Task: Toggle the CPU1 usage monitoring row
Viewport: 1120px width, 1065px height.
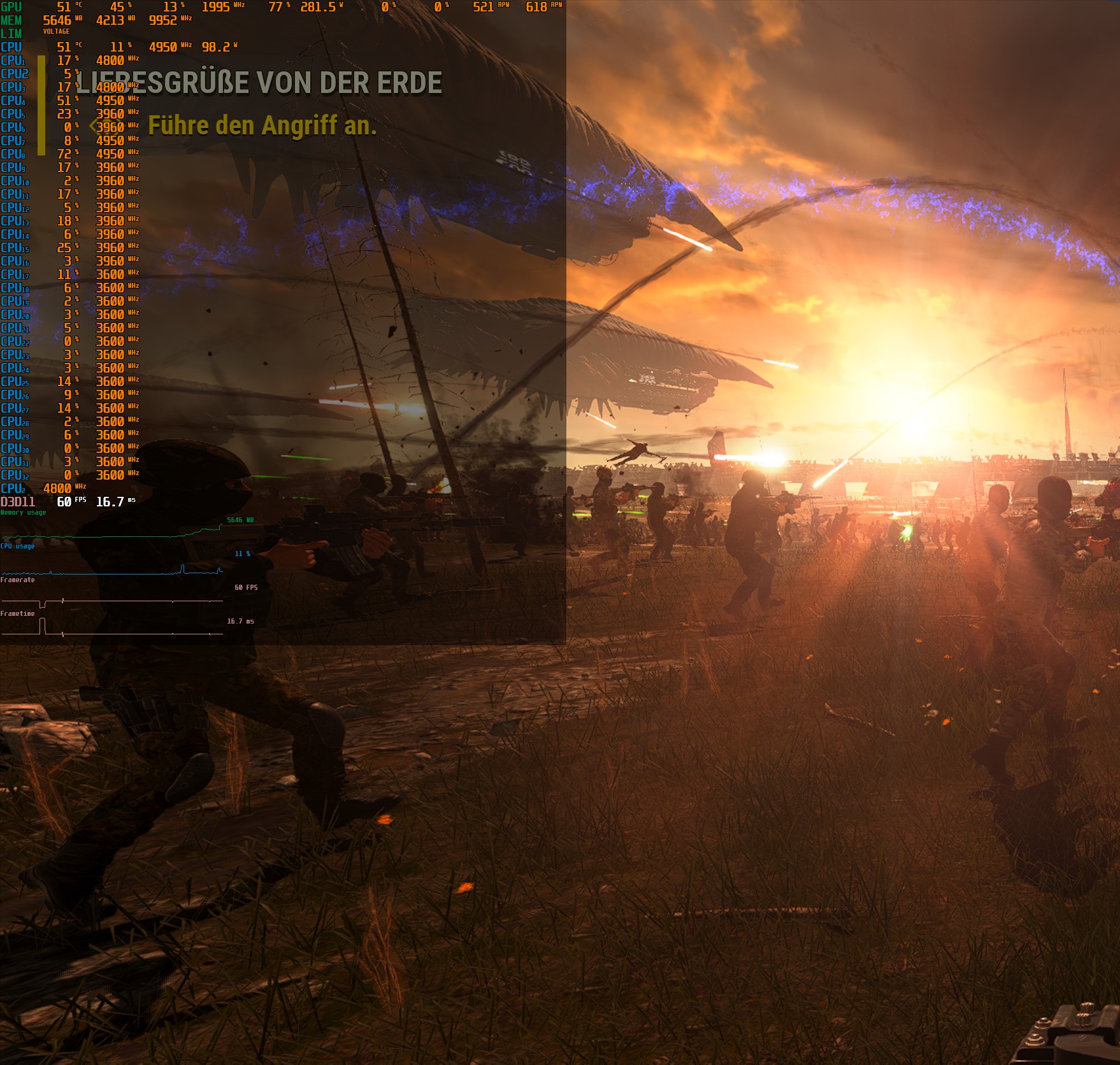Action: [13, 61]
